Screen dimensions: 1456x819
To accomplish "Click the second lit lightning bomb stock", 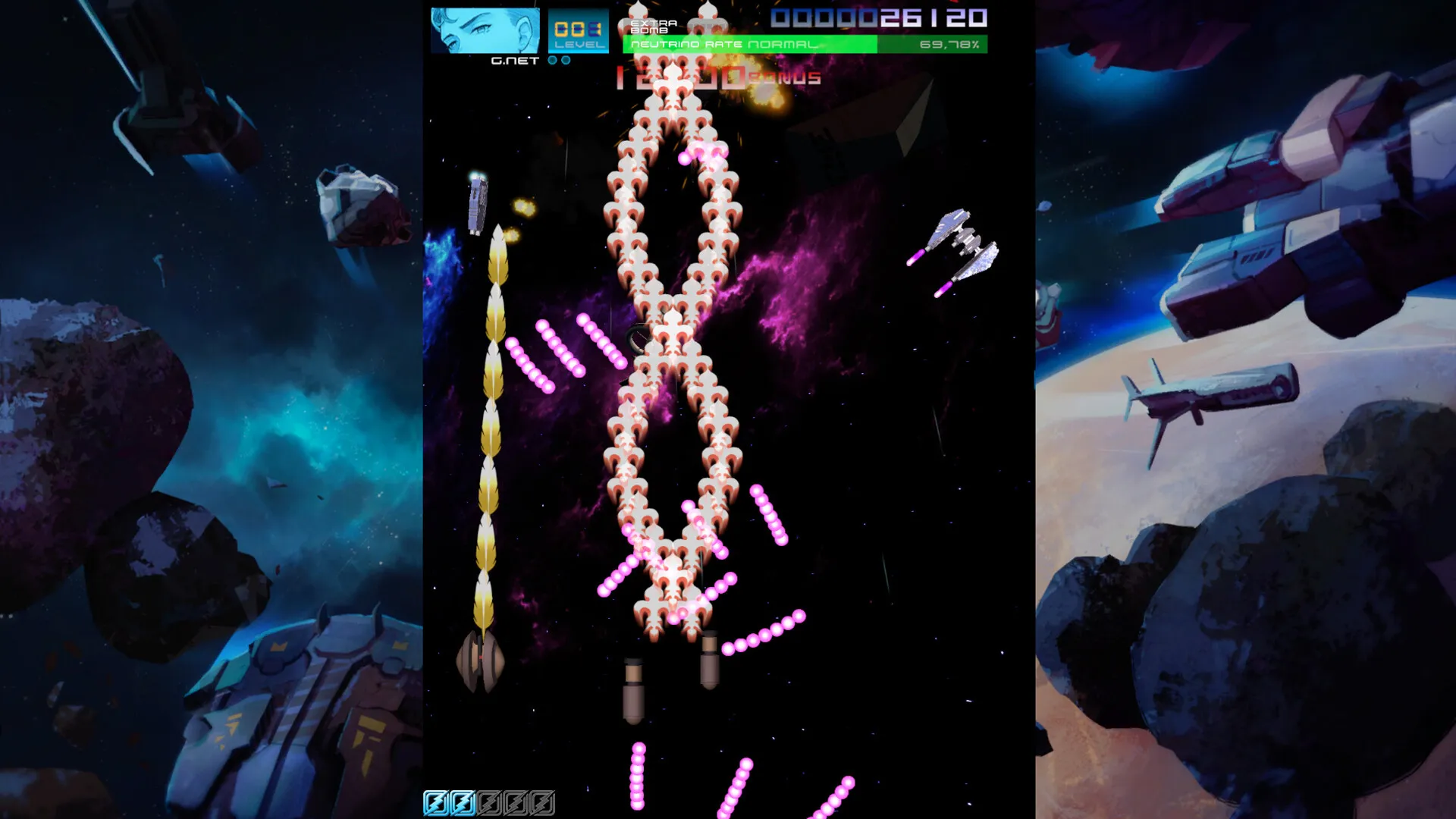I will 463,802.
